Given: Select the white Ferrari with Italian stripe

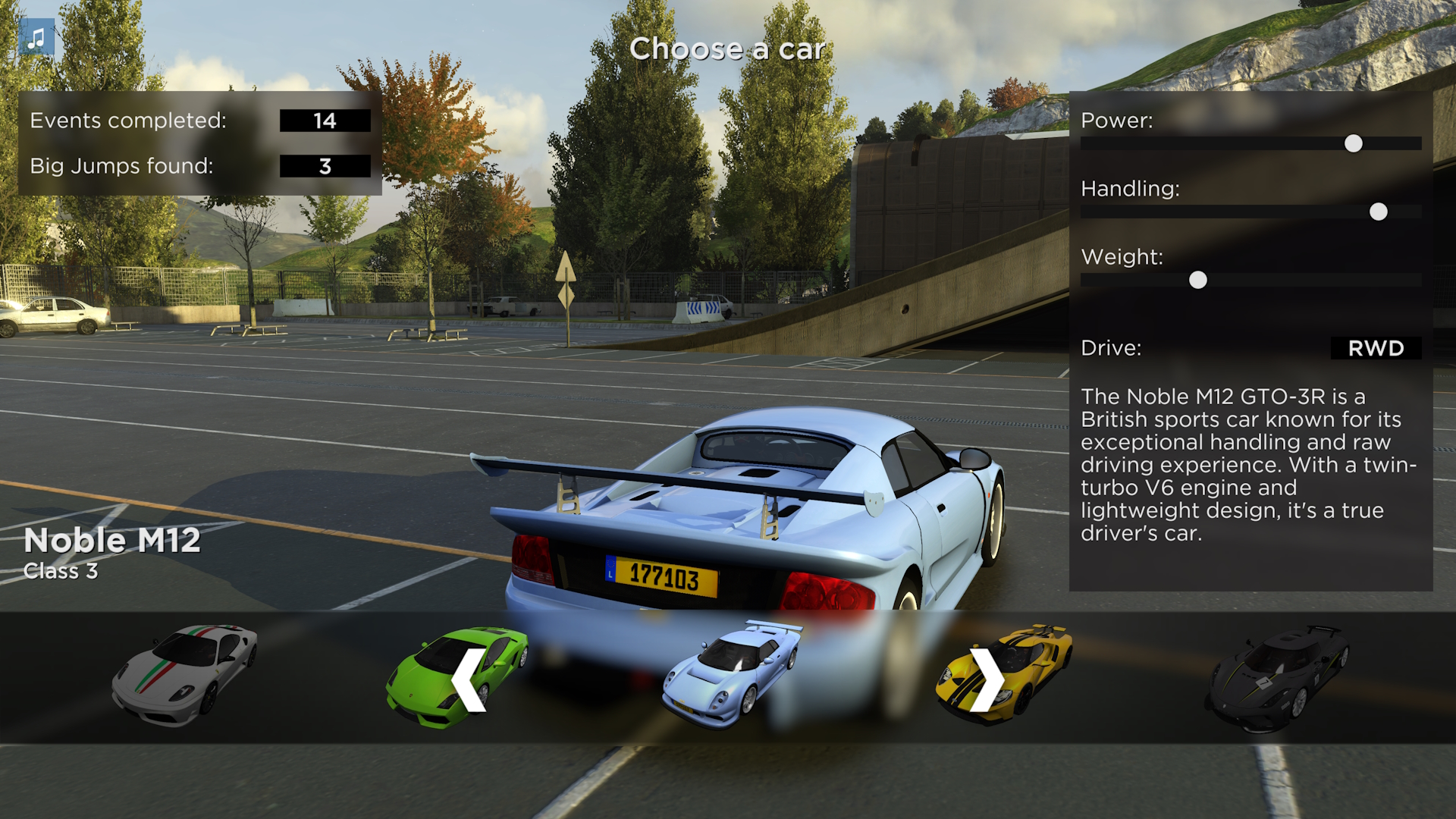Looking at the screenshot, I should click(x=185, y=674).
